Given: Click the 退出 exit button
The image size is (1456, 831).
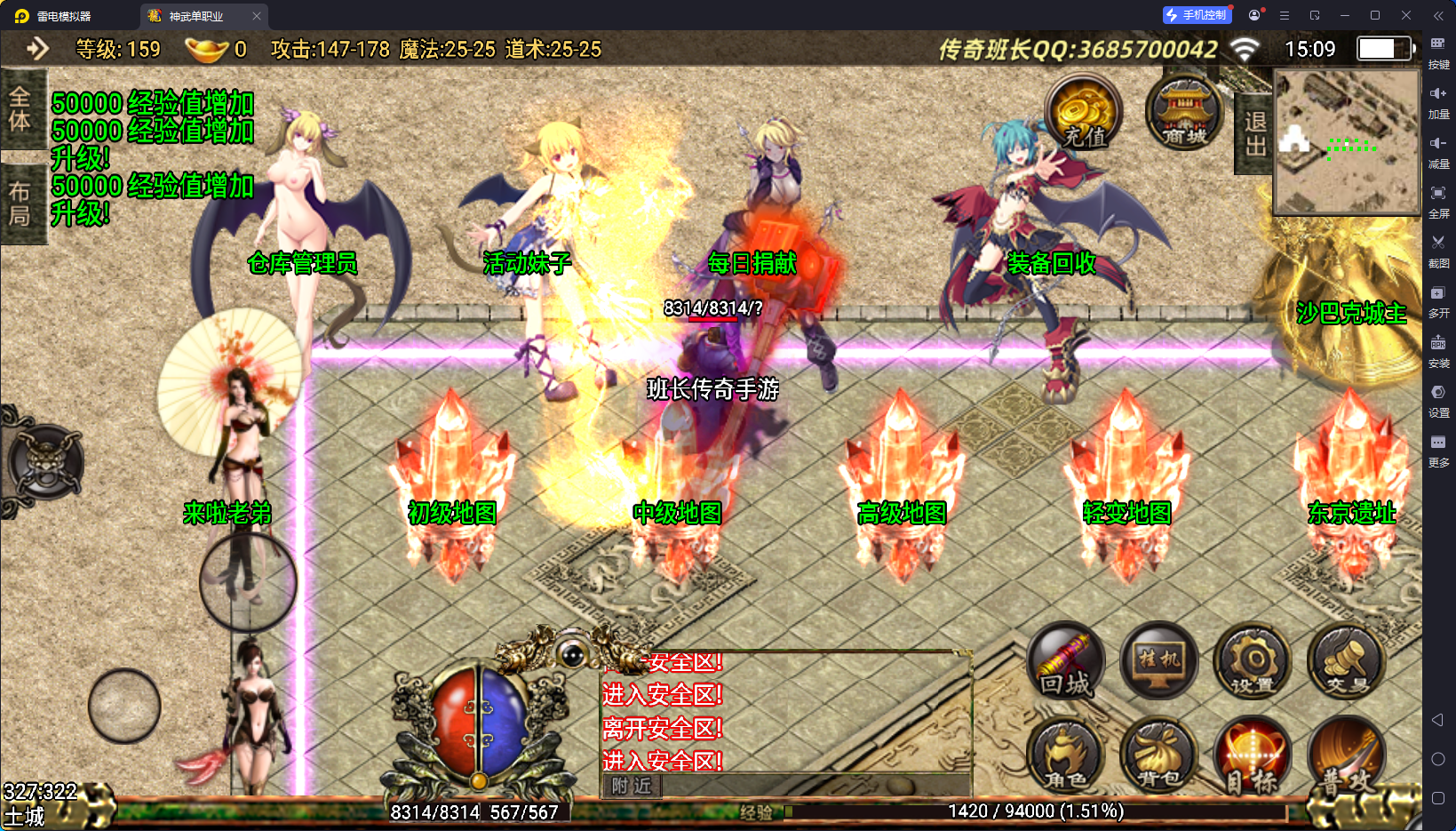Looking at the screenshot, I should pos(1254,133).
